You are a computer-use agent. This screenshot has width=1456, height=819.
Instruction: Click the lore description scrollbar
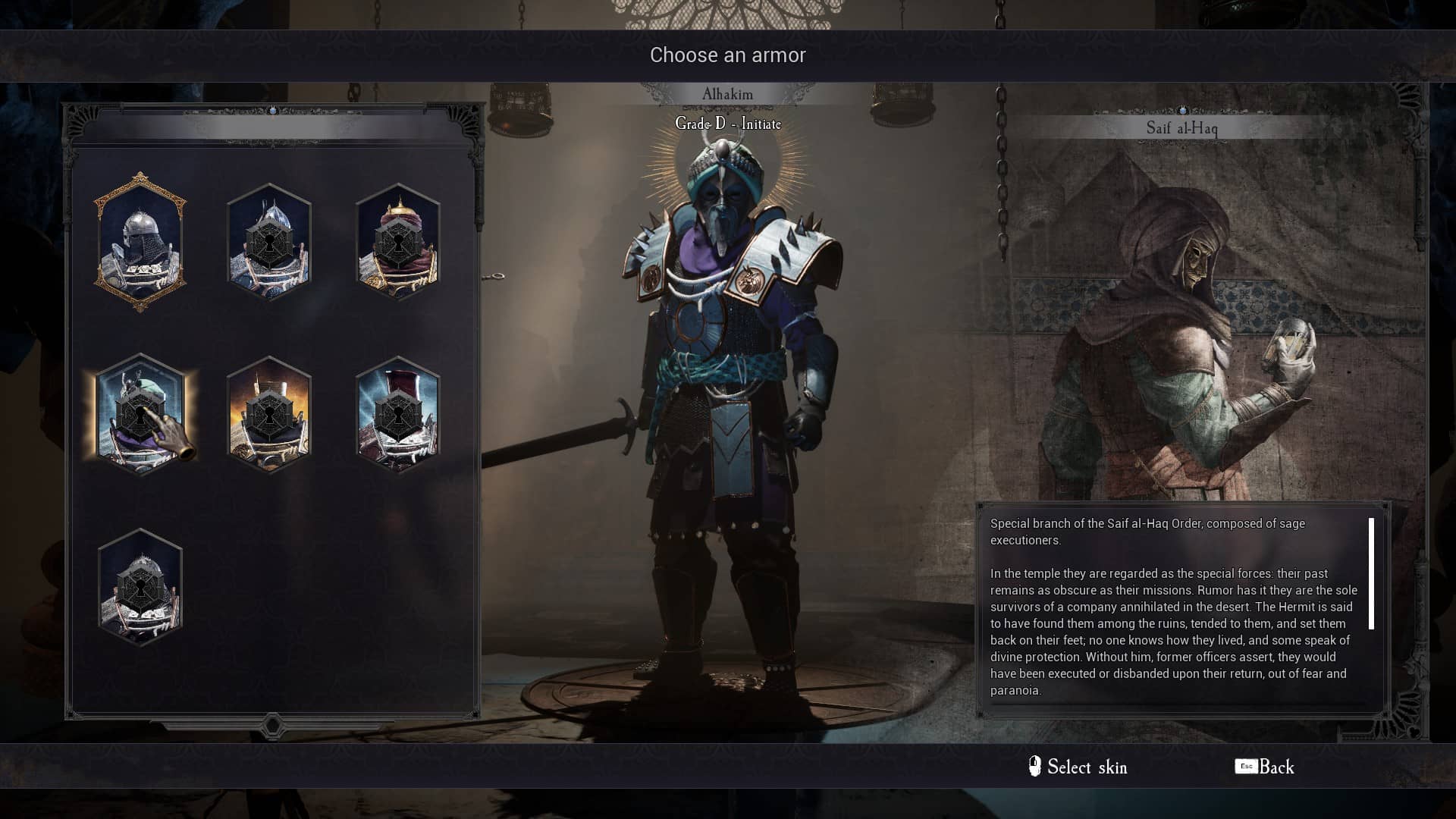coord(1371,574)
